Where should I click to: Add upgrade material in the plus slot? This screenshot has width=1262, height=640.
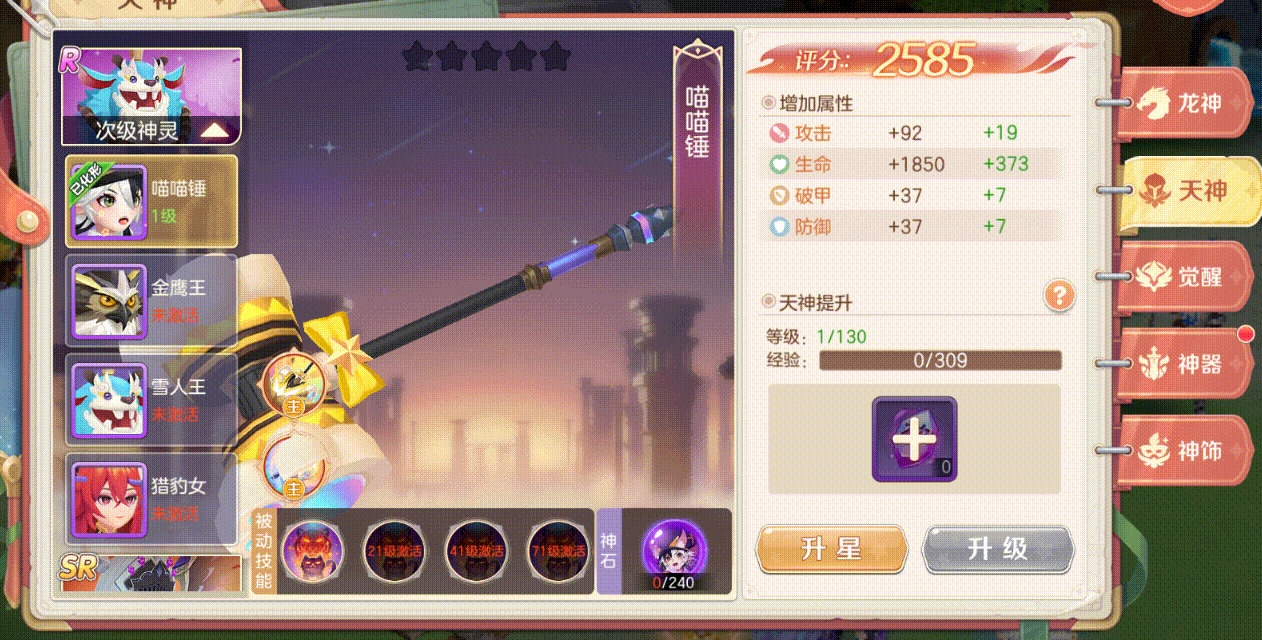point(914,439)
